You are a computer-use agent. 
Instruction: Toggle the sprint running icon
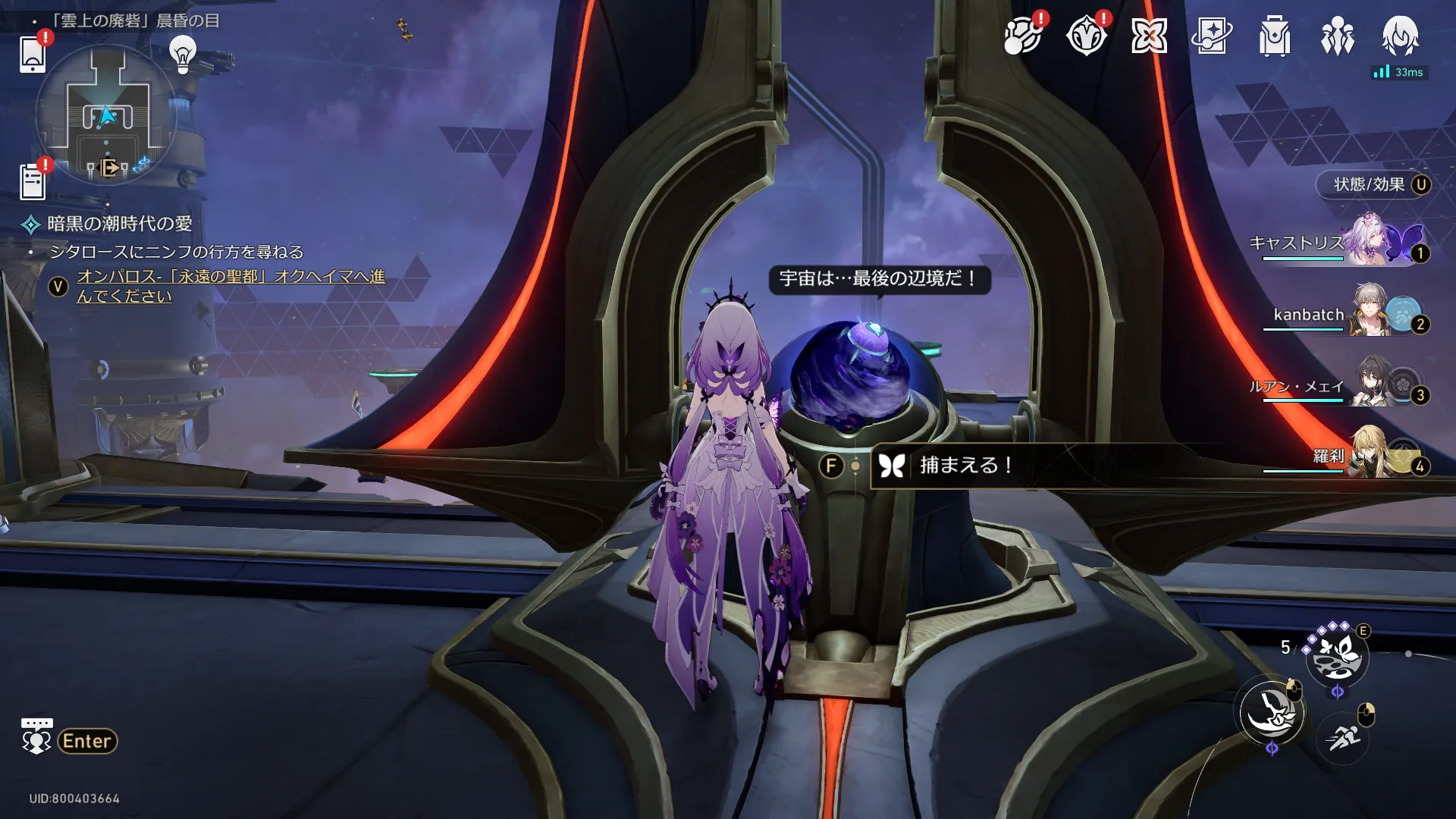click(x=1343, y=736)
